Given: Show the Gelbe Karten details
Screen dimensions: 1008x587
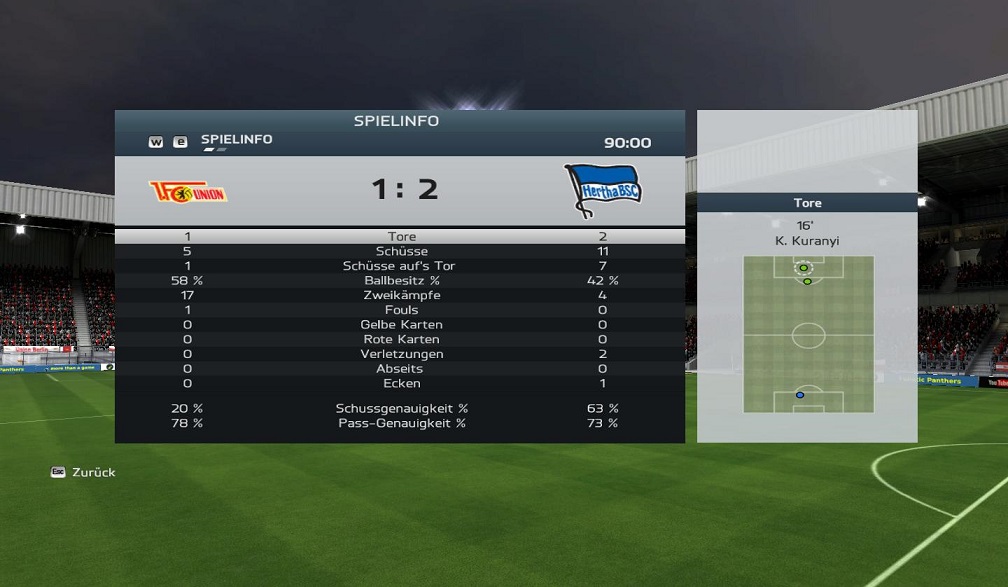Looking at the screenshot, I should [x=401, y=325].
